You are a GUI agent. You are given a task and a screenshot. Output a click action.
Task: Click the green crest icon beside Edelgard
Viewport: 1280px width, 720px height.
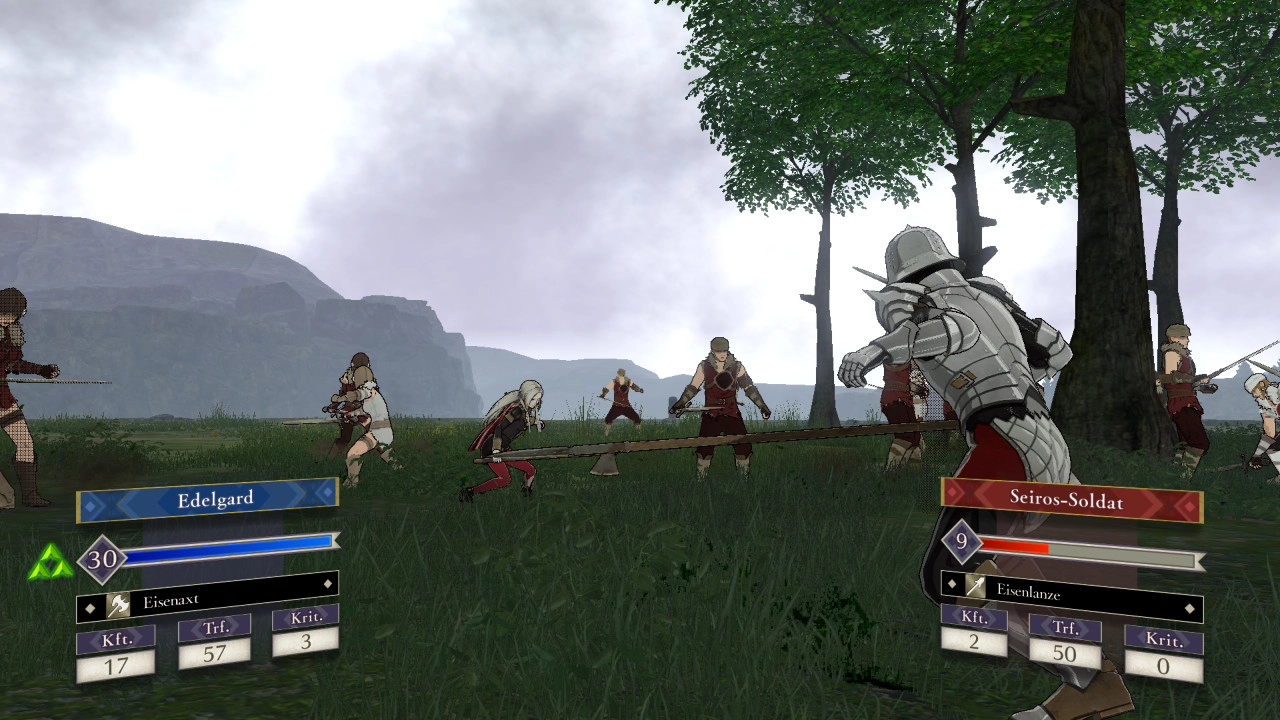(50, 564)
